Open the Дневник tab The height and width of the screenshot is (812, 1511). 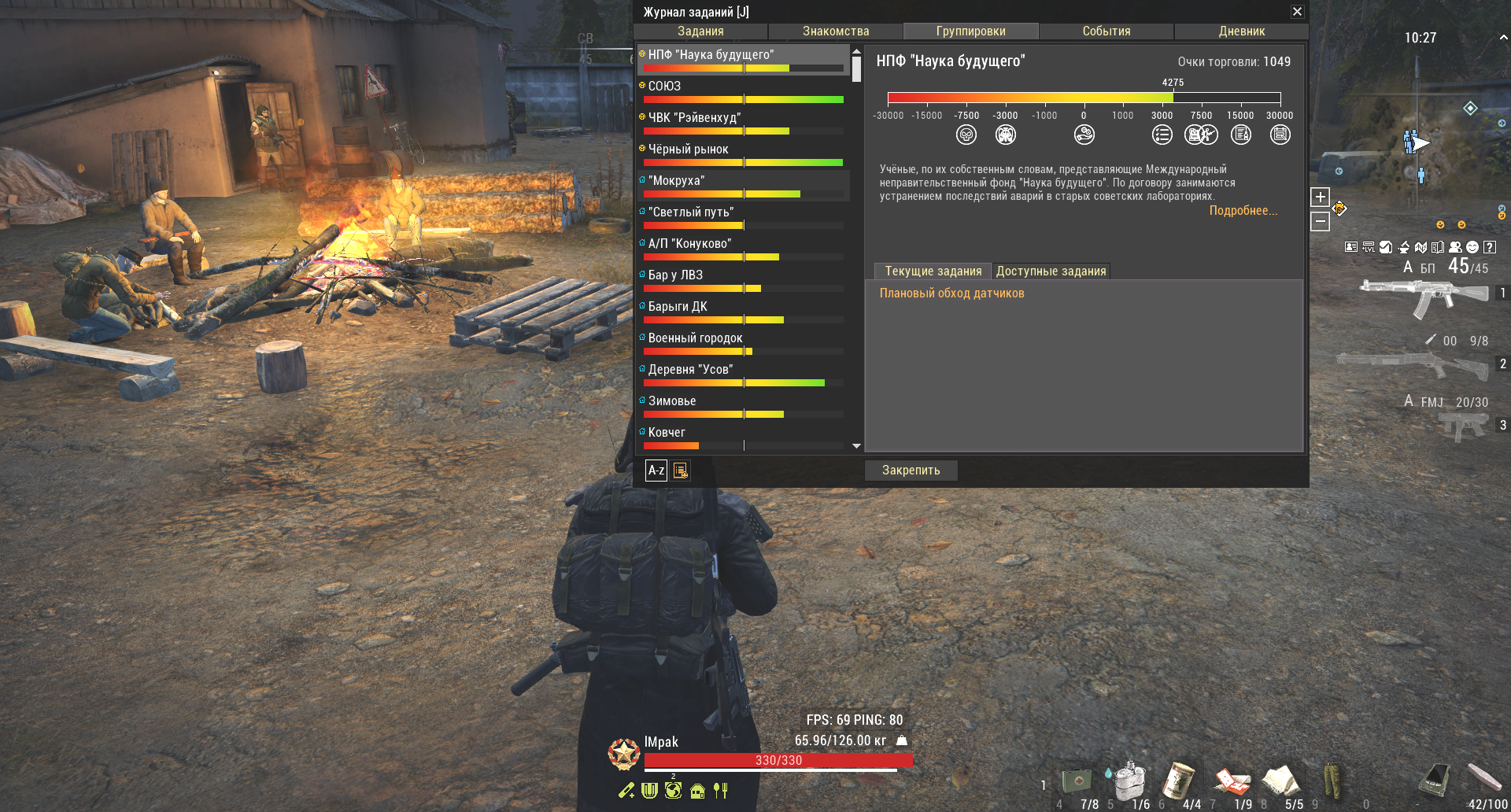point(1241,31)
